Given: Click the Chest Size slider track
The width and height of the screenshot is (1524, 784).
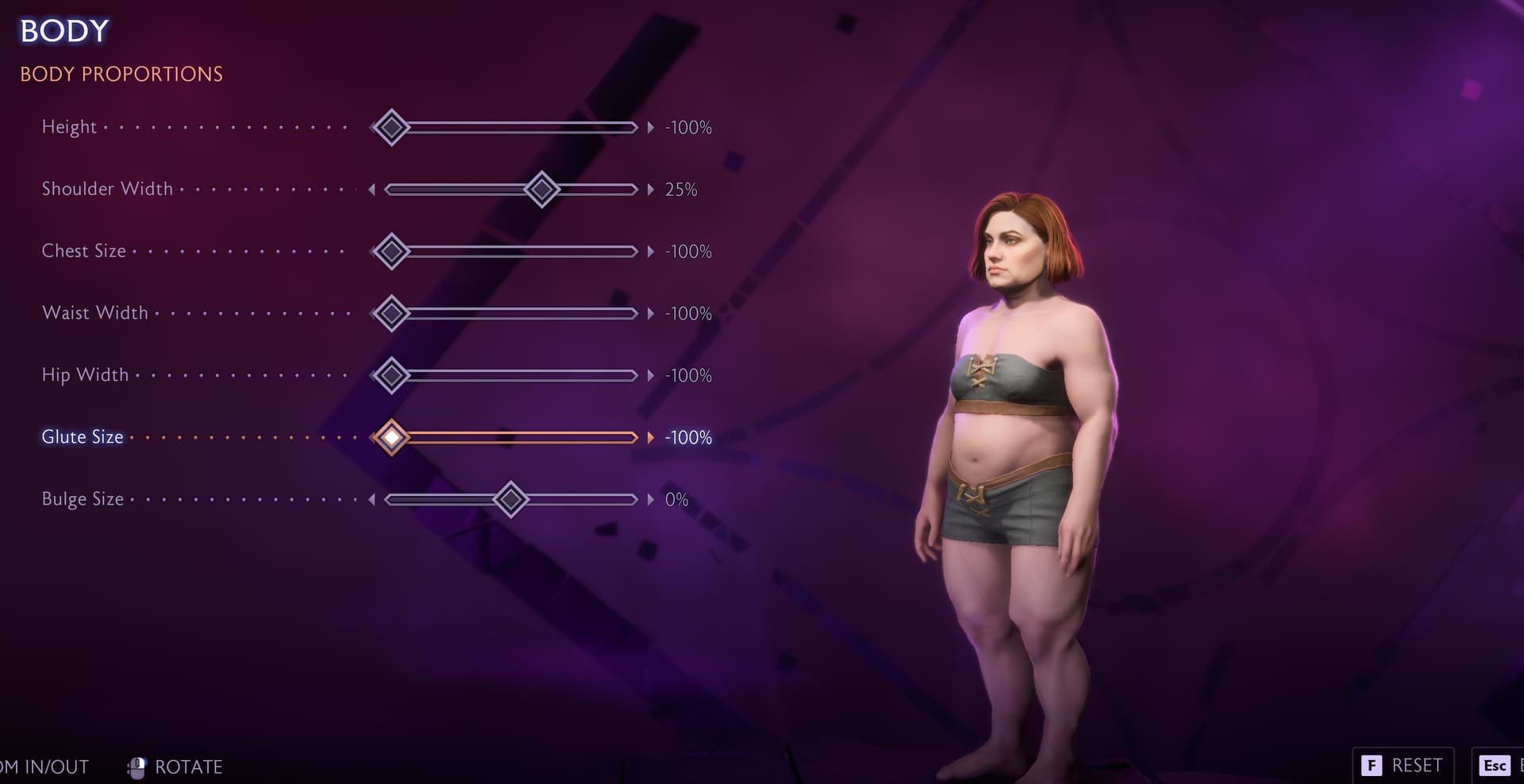Looking at the screenshot, I should 516,252.
